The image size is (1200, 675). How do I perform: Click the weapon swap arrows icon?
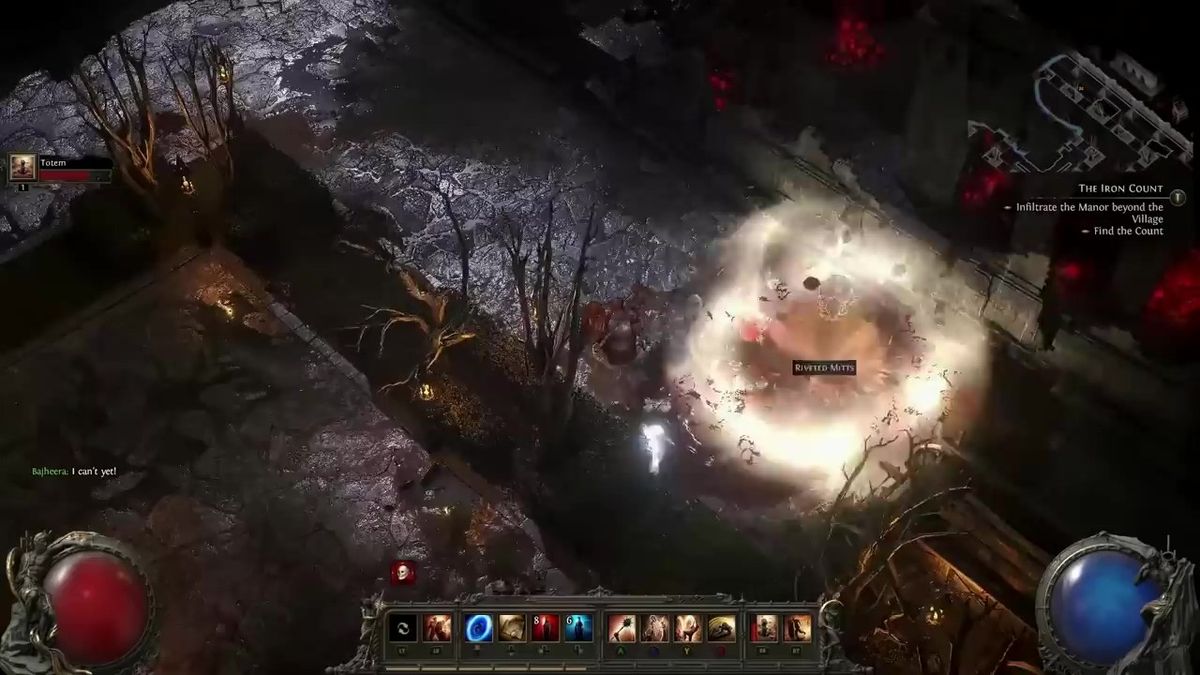coord(402,628)
